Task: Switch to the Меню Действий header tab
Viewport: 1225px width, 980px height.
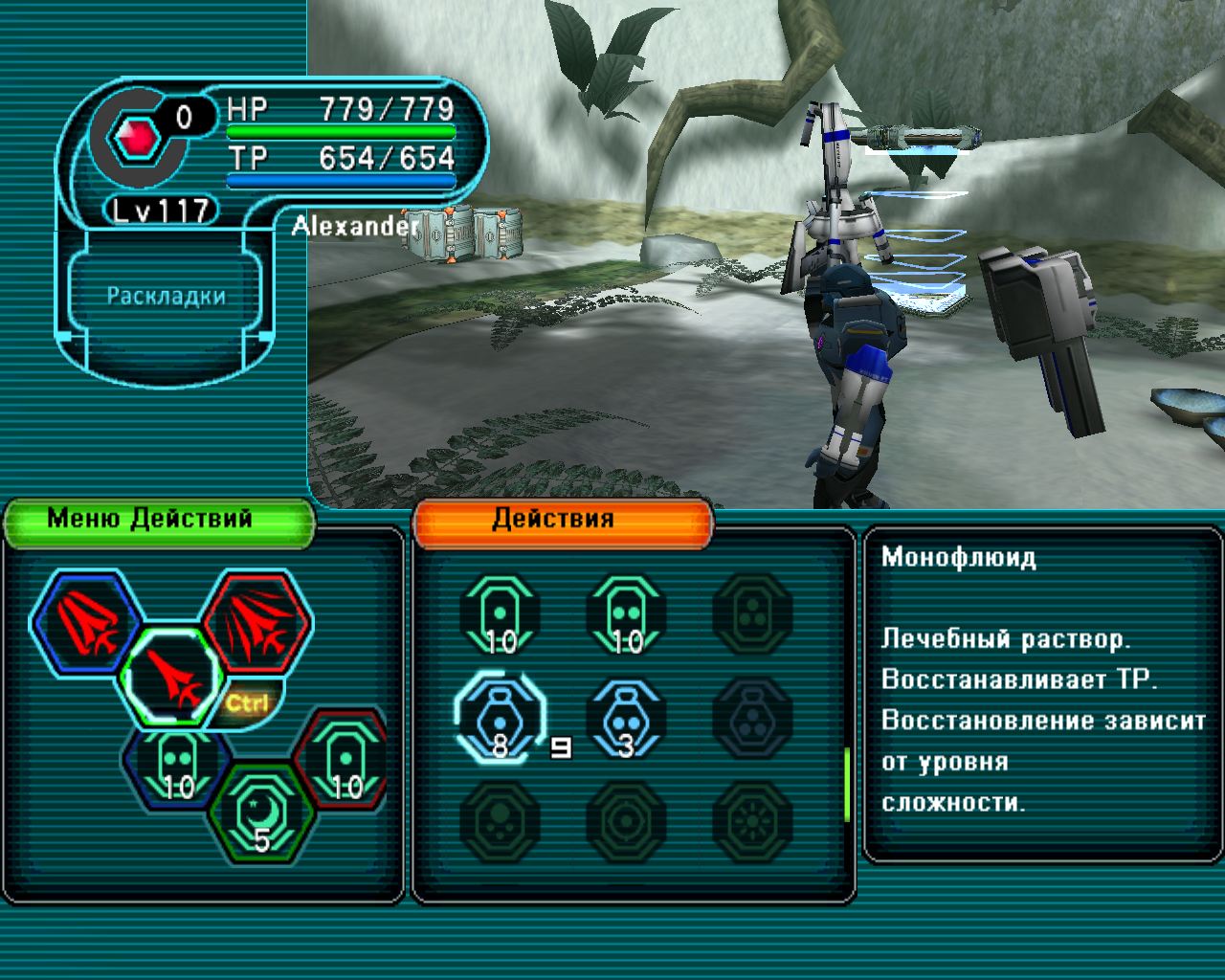Action: point(159,521)
